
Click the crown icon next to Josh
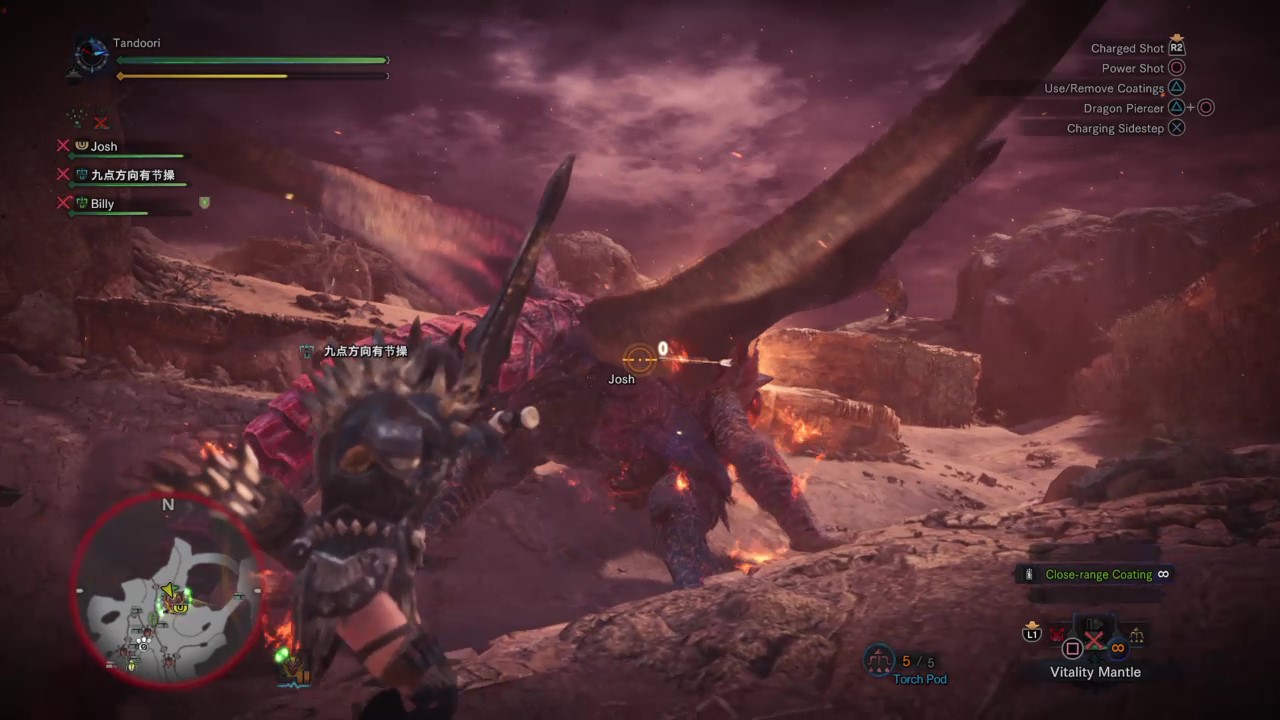click(x=82, y=145)
